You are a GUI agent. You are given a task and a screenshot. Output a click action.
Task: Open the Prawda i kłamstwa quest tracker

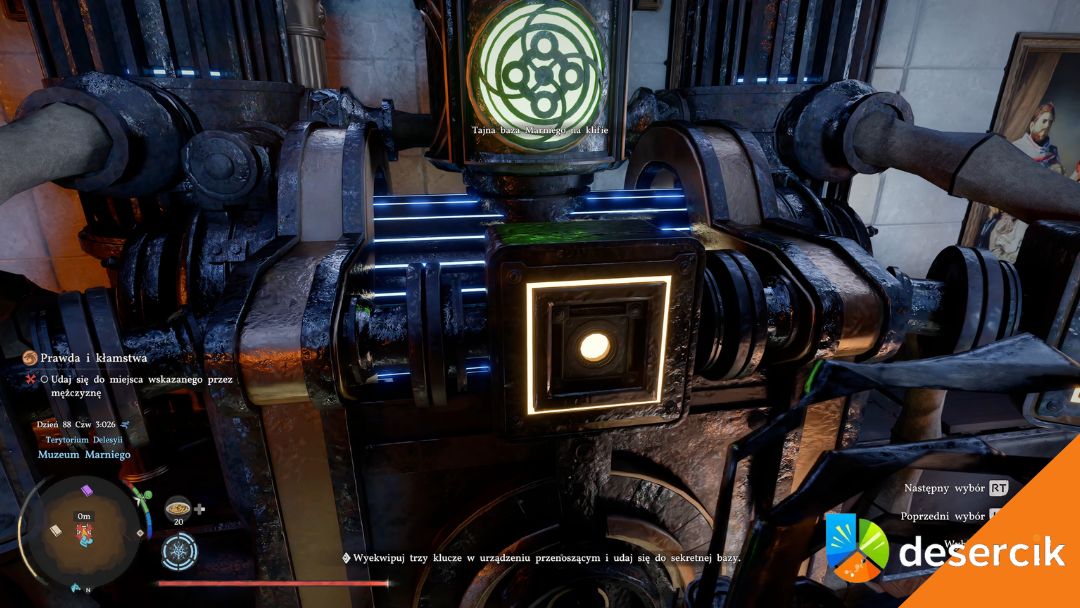(84, 356)
